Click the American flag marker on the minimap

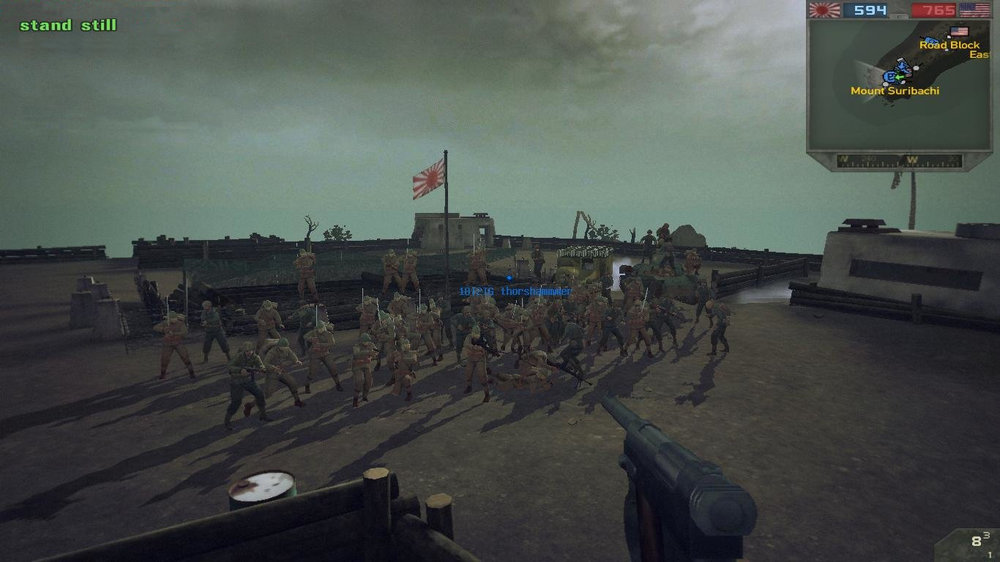click(959, 32)
